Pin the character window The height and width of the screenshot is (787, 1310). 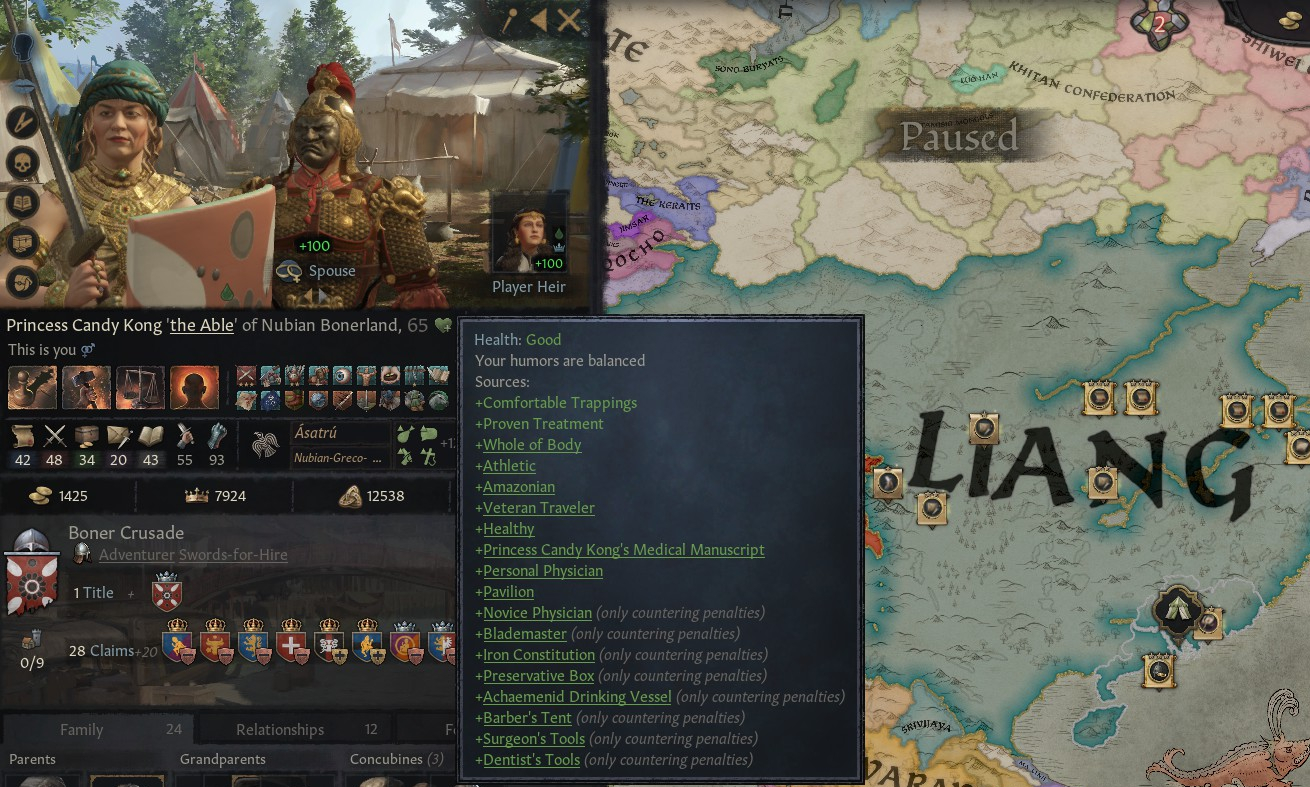click(x=509, y=20)
